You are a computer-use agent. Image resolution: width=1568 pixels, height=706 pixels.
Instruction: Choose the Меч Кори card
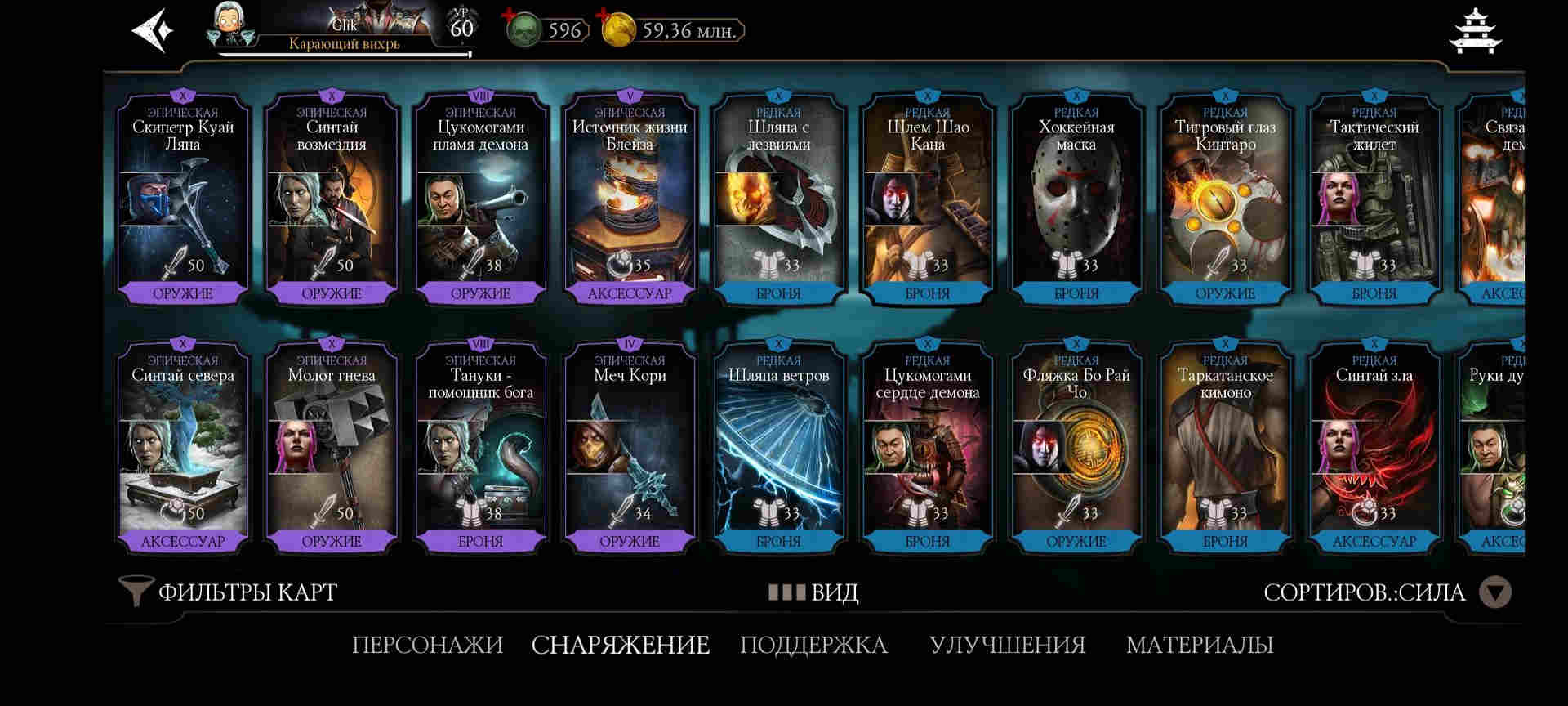[630, 448]
